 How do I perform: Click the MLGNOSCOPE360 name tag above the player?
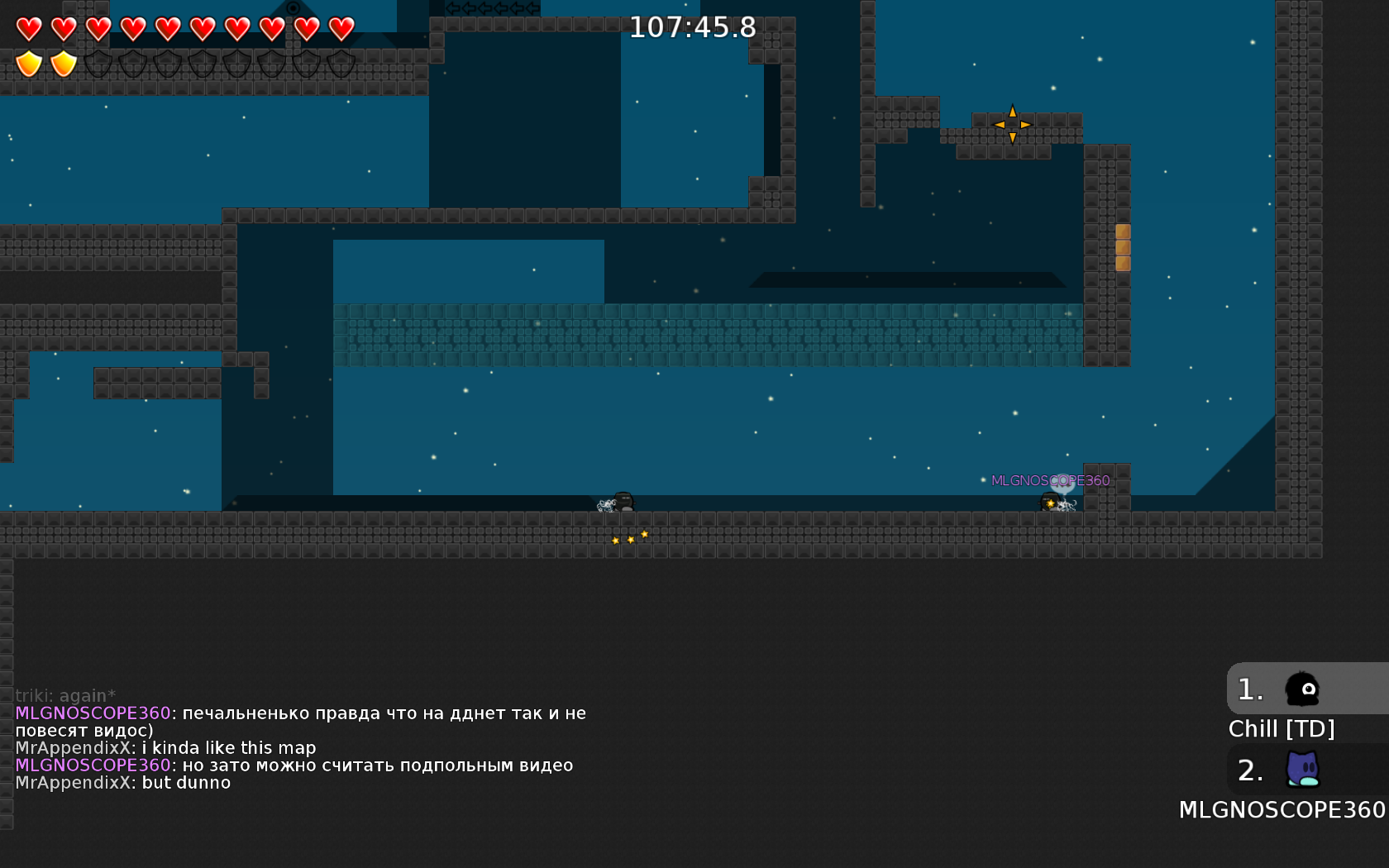click(1050, 479)
